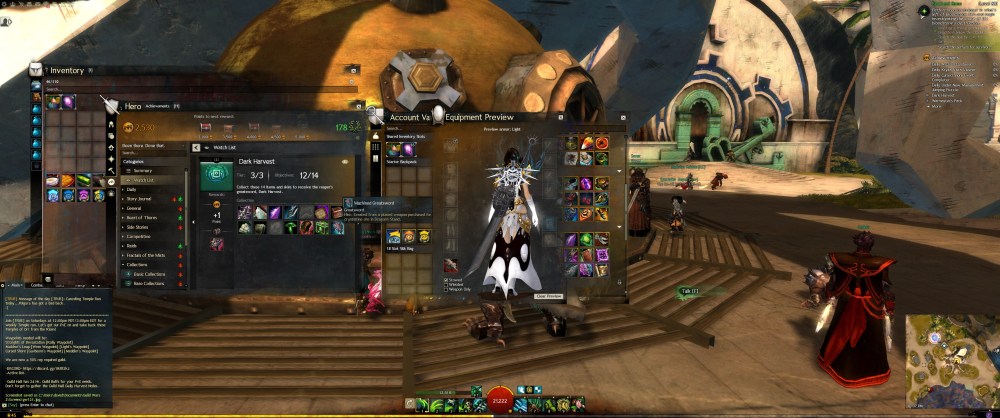The width and height of the screenshot is (1000, 418).
Task: Open the Raids achievements category
Action: pos(132,245)
